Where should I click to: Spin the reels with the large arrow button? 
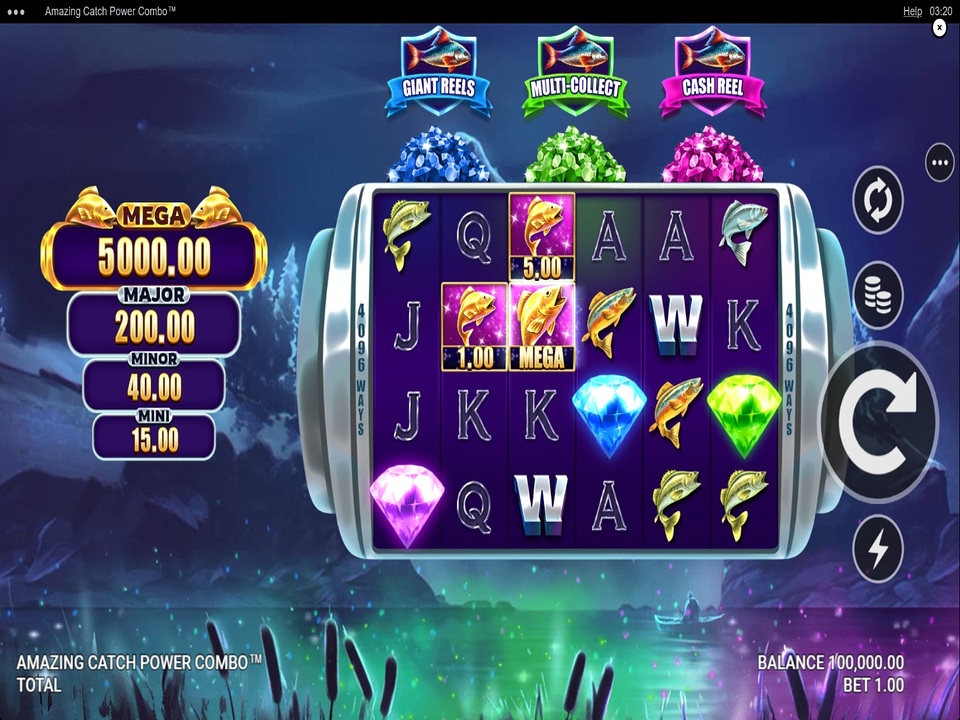coord(879,421)
